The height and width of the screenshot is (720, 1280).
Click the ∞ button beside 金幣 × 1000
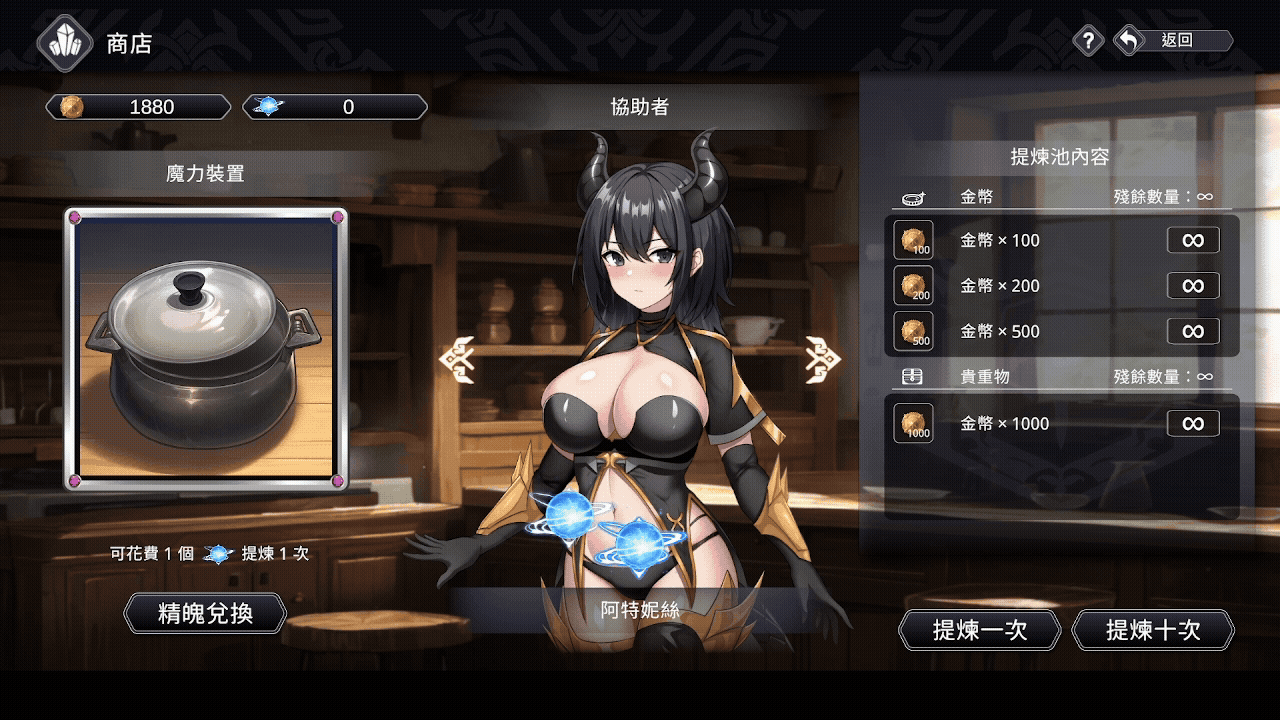point(1192,423)
